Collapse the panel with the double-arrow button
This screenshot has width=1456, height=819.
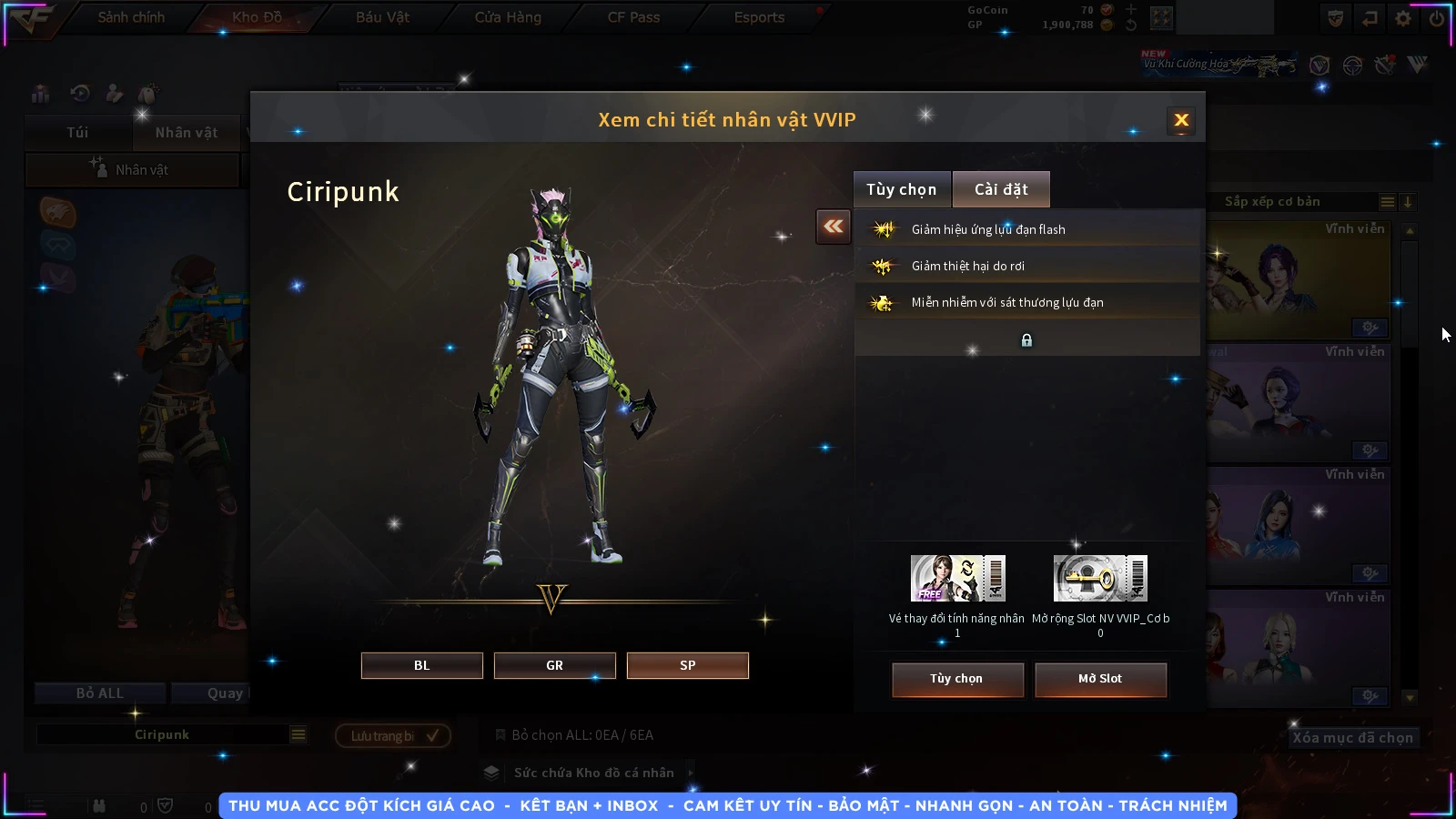tap(834, 227)
